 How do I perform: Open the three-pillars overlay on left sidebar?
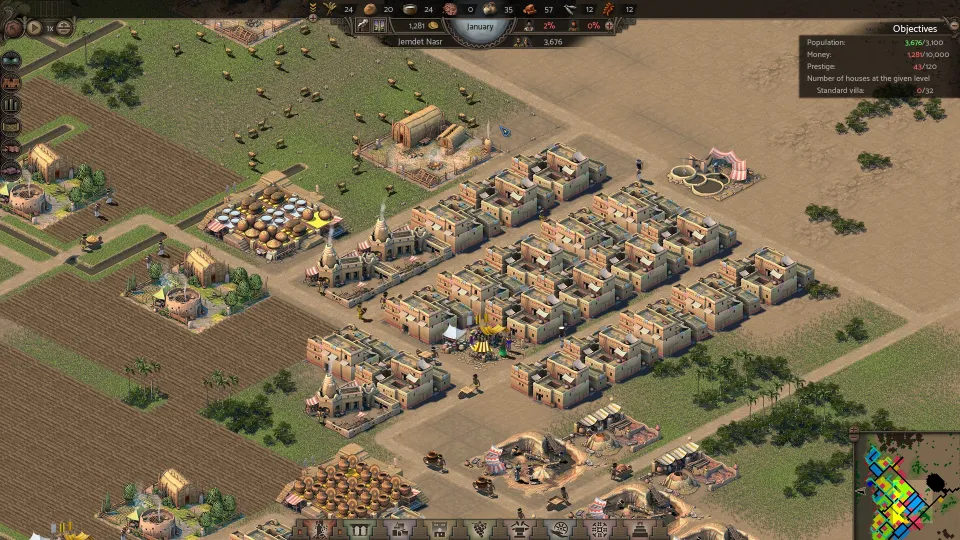click(x=11, y=104)
